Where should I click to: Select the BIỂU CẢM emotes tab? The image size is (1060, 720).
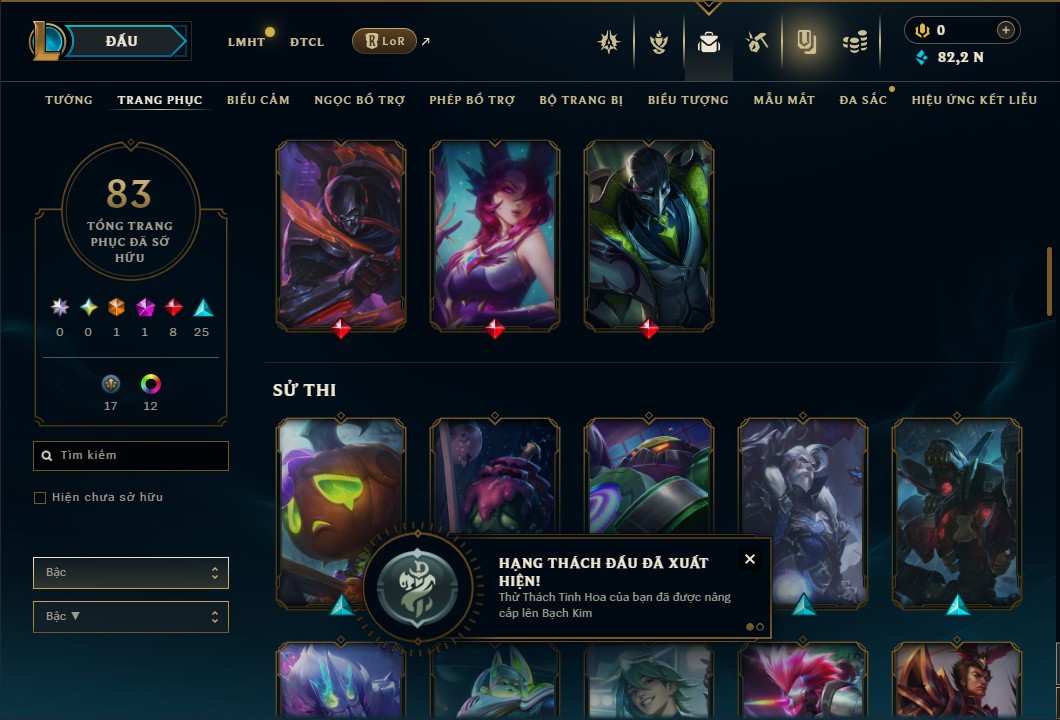pos(258,100)
